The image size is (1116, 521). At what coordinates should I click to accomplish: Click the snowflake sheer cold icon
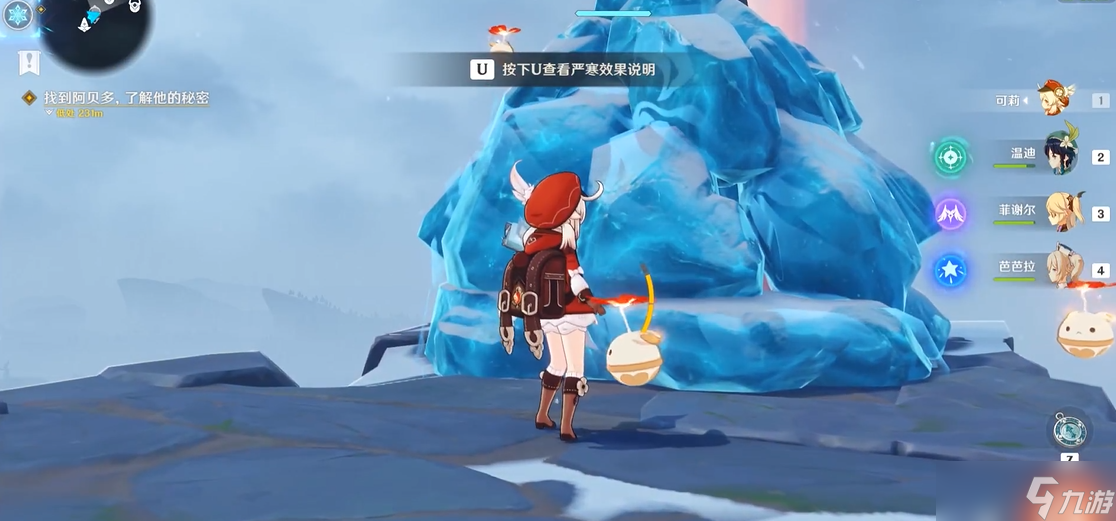18,14
